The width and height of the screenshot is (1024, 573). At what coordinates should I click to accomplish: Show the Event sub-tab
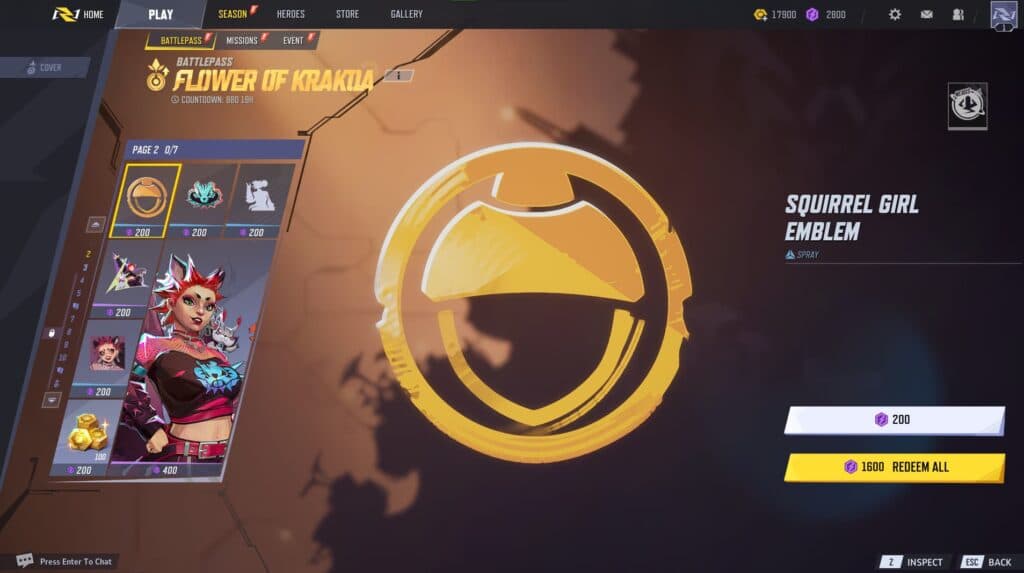[x=294, y=40]
